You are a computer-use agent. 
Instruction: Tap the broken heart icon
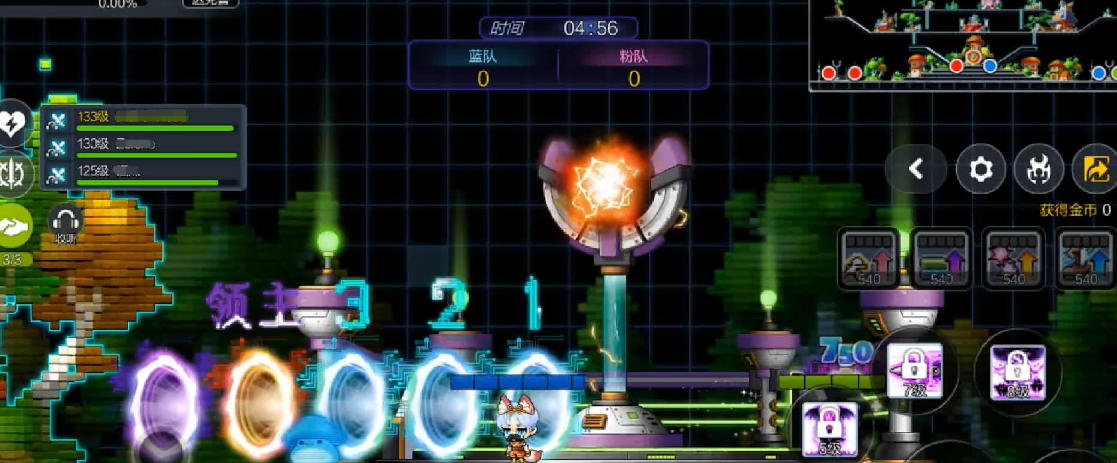click(14, 123)
